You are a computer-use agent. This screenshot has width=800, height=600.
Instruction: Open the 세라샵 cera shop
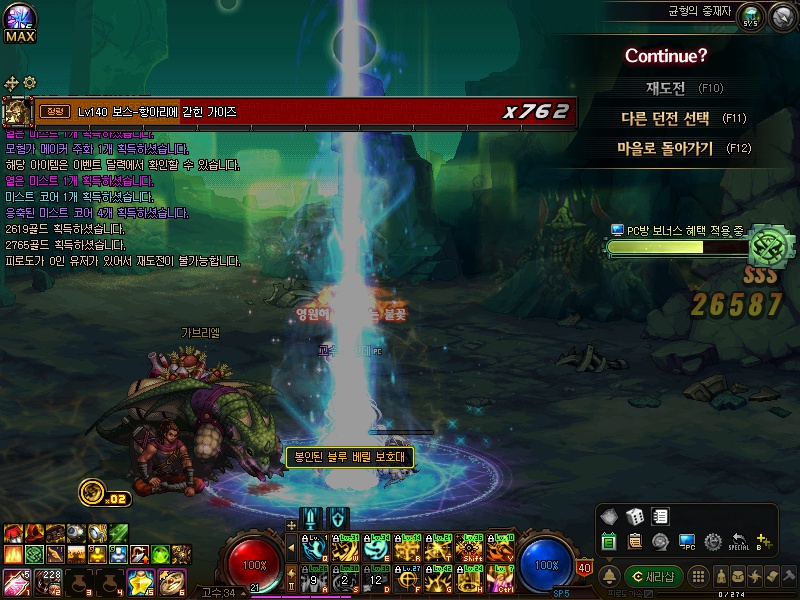[653, 577]
